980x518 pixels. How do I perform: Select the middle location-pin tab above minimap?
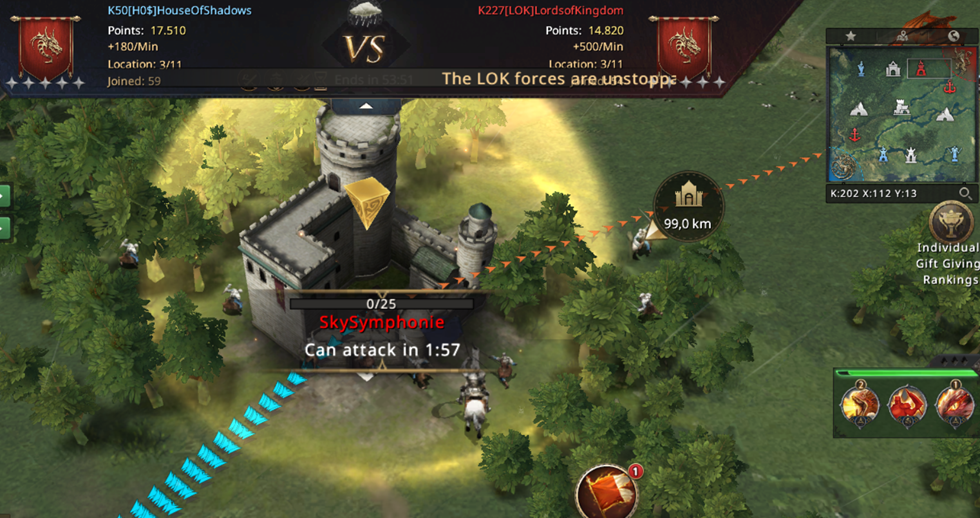(902, 36)
